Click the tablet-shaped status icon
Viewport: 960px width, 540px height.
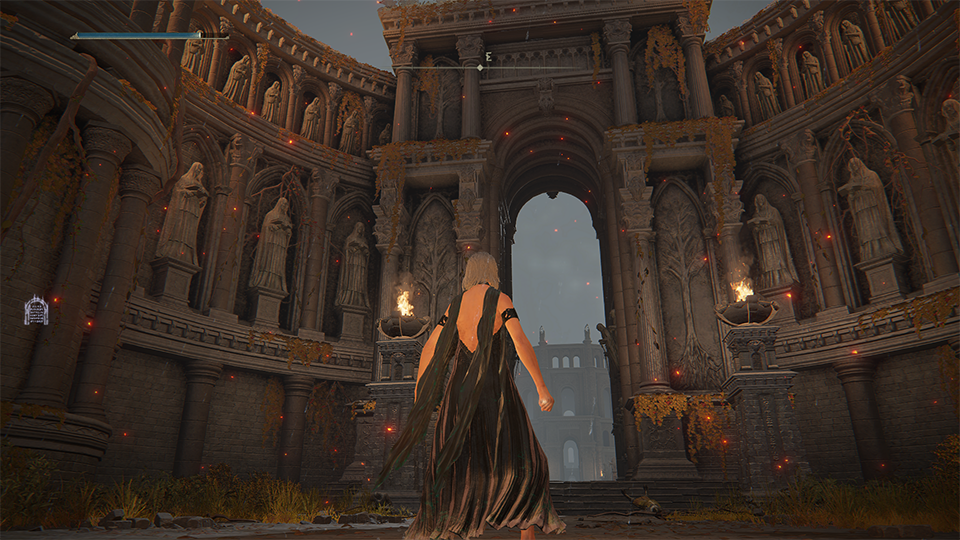click(x=36, y=310)
